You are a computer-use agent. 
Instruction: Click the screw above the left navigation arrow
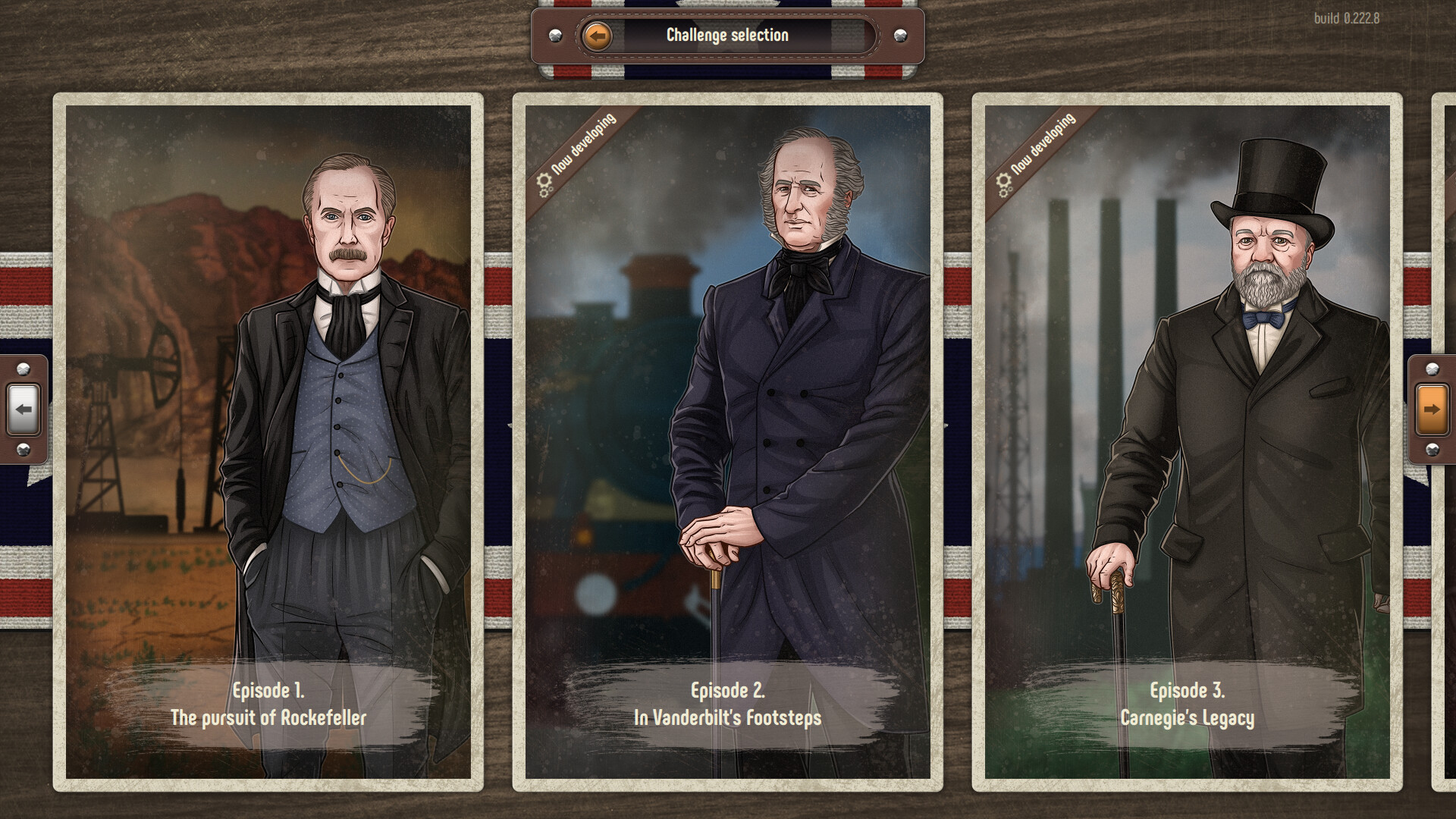click(24, 369)
